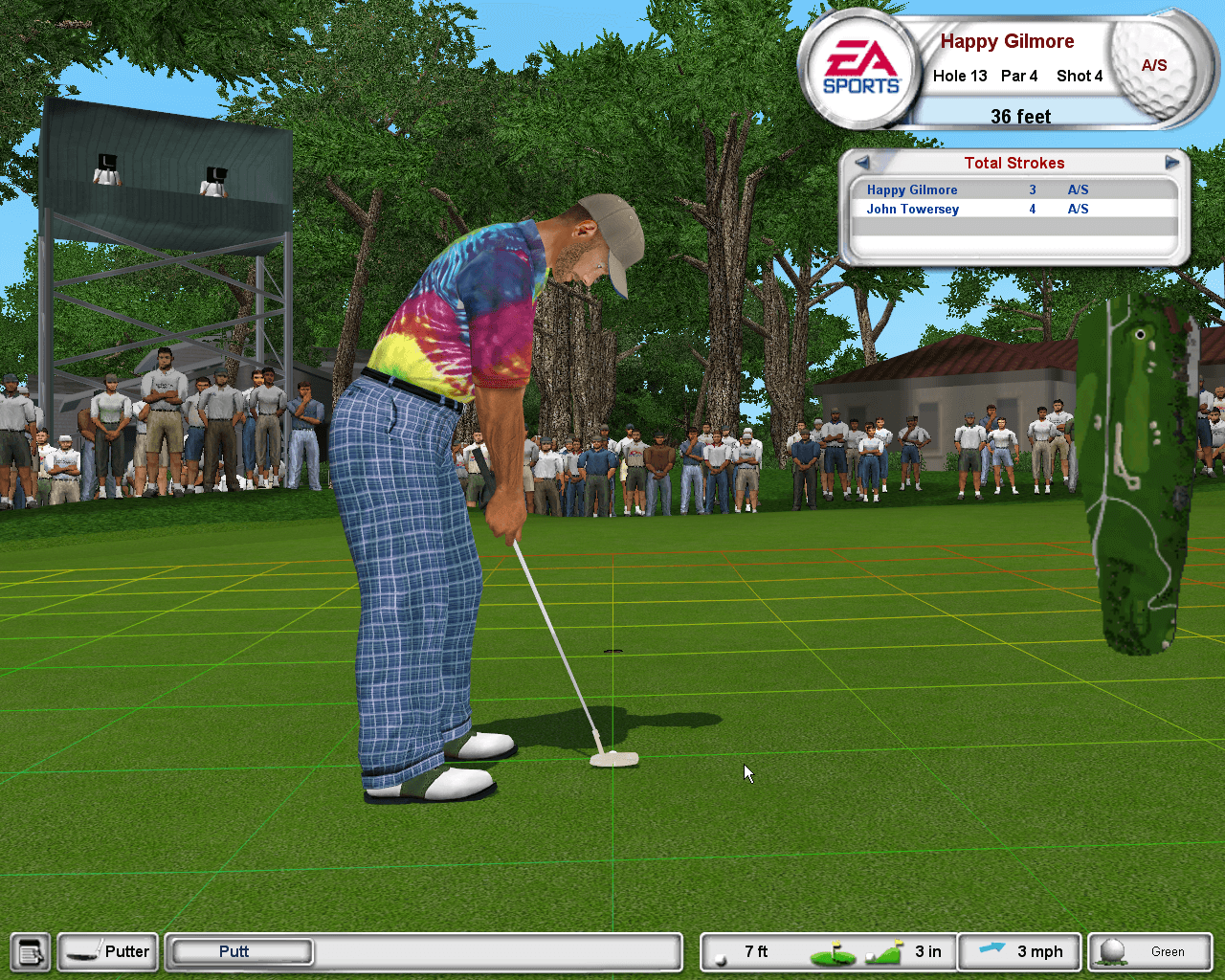Screen dimensions: 1225x980
Task: Open the Green ball lie panel
Action: (1149, 952)
